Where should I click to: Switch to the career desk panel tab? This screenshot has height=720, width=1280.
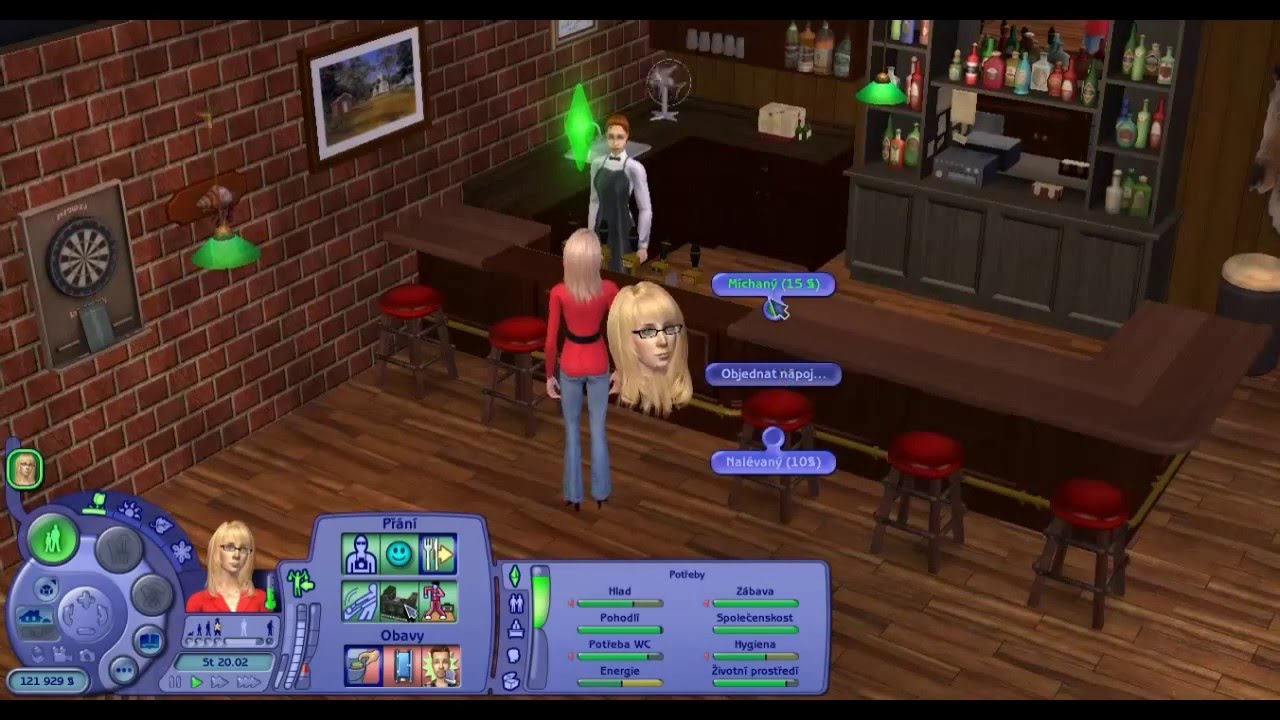point(515,629)
